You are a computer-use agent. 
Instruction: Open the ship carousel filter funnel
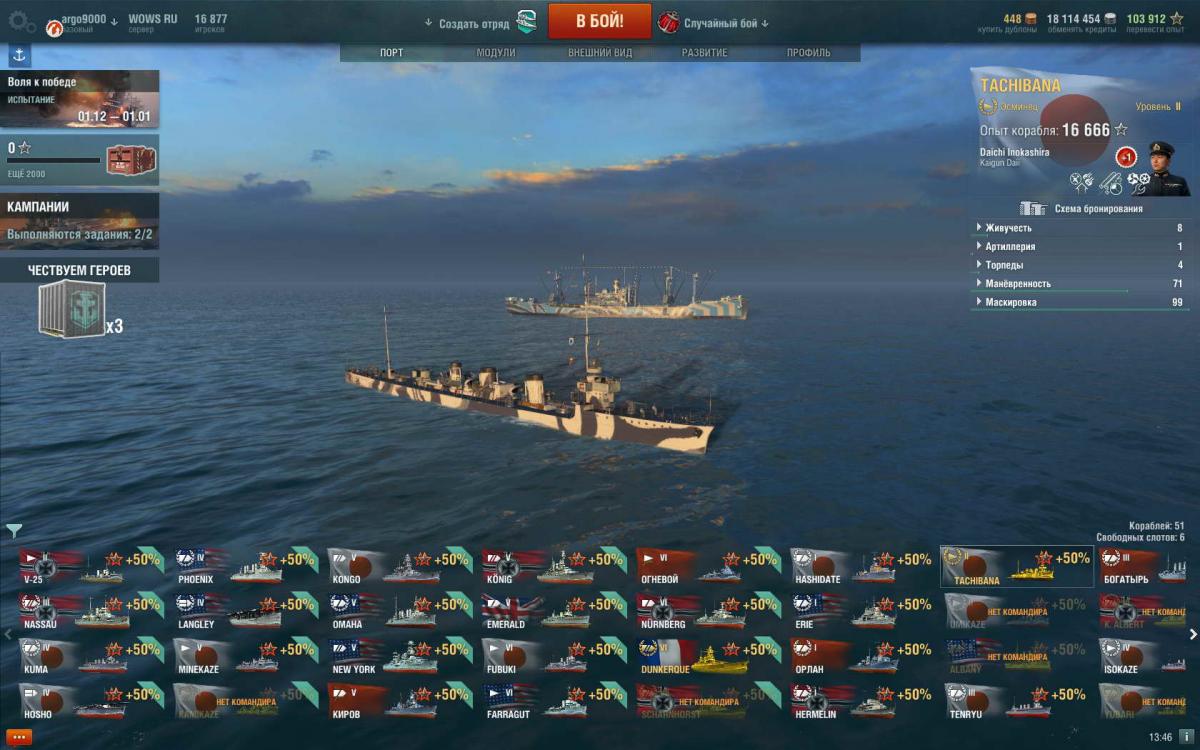[x=14, y=531]
